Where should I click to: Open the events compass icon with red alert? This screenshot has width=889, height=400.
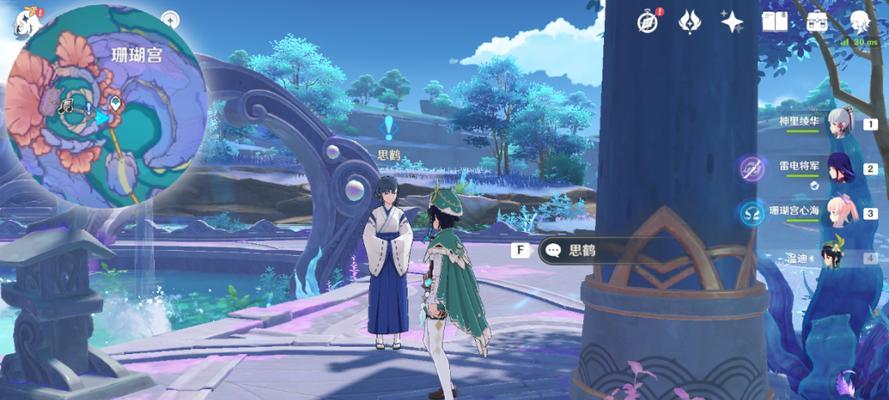[651, 22]
